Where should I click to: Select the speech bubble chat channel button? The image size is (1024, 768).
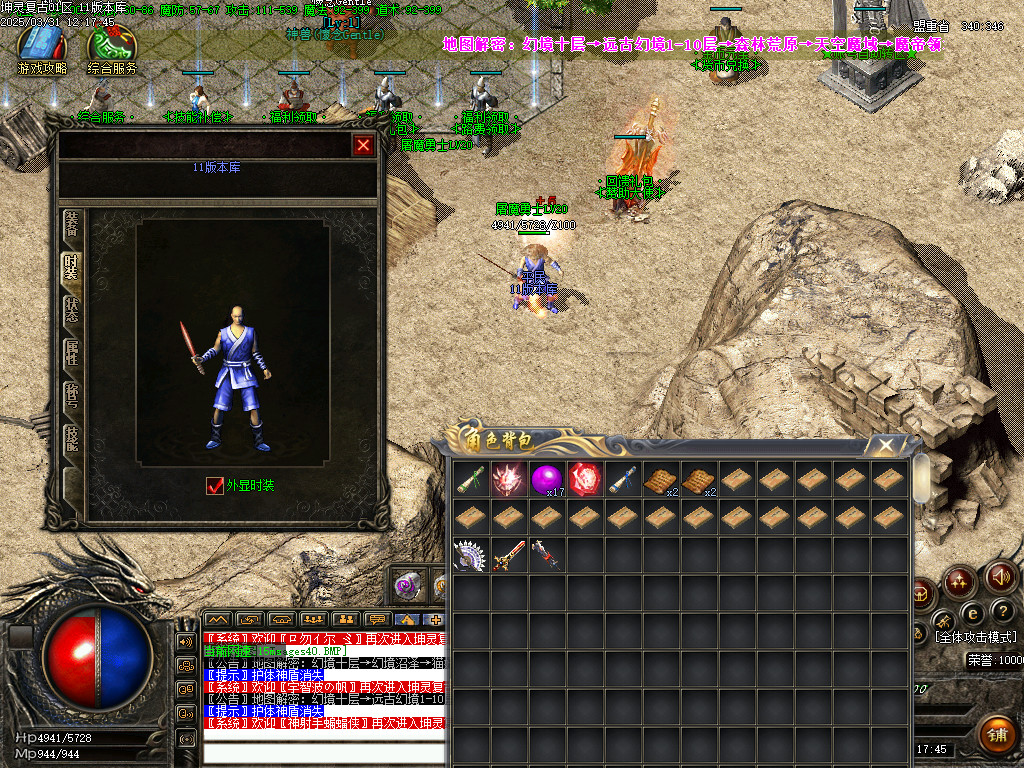[377, 620]
